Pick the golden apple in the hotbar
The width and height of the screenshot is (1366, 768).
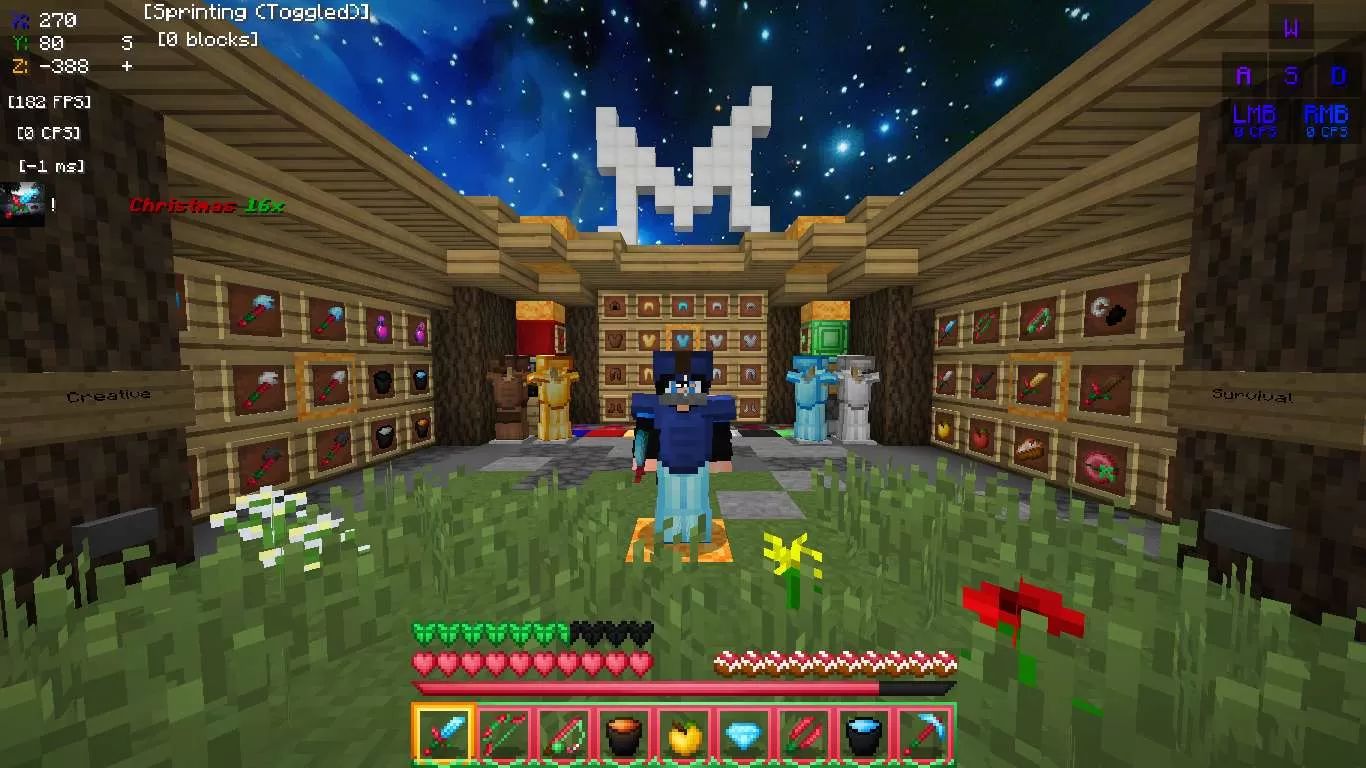click(x=684, y=736)
